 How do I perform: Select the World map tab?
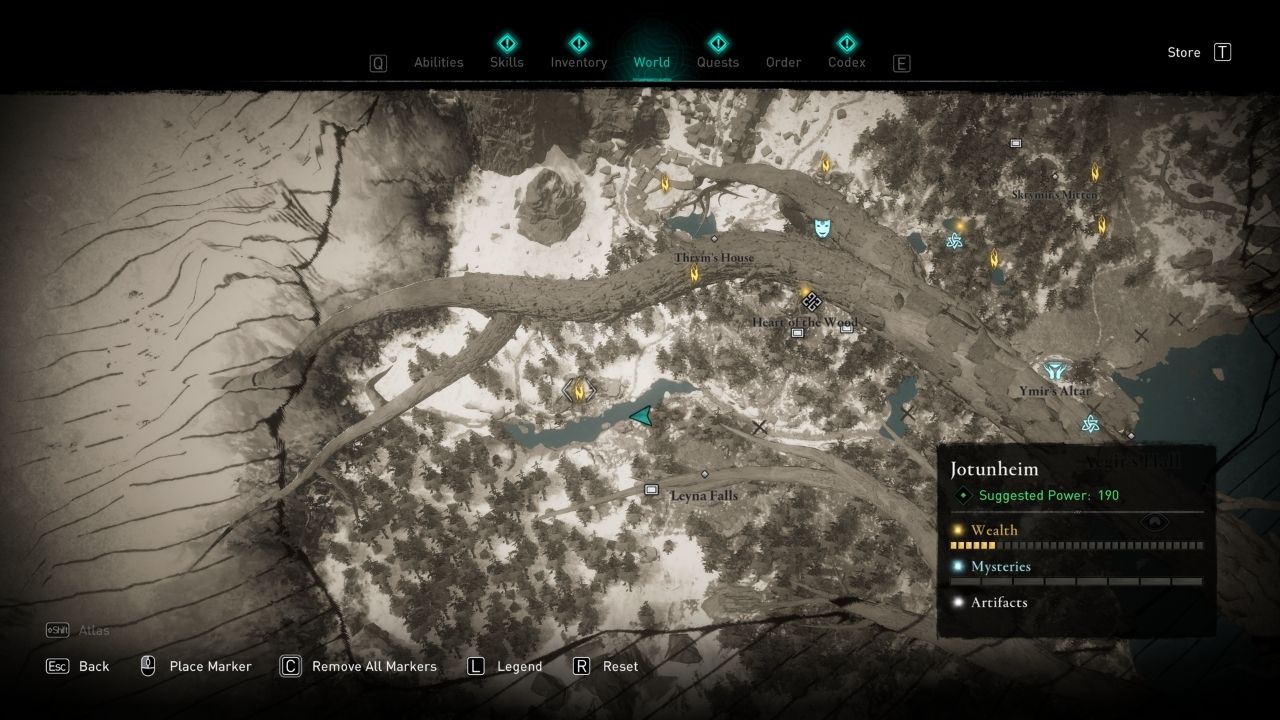point(652,62)
